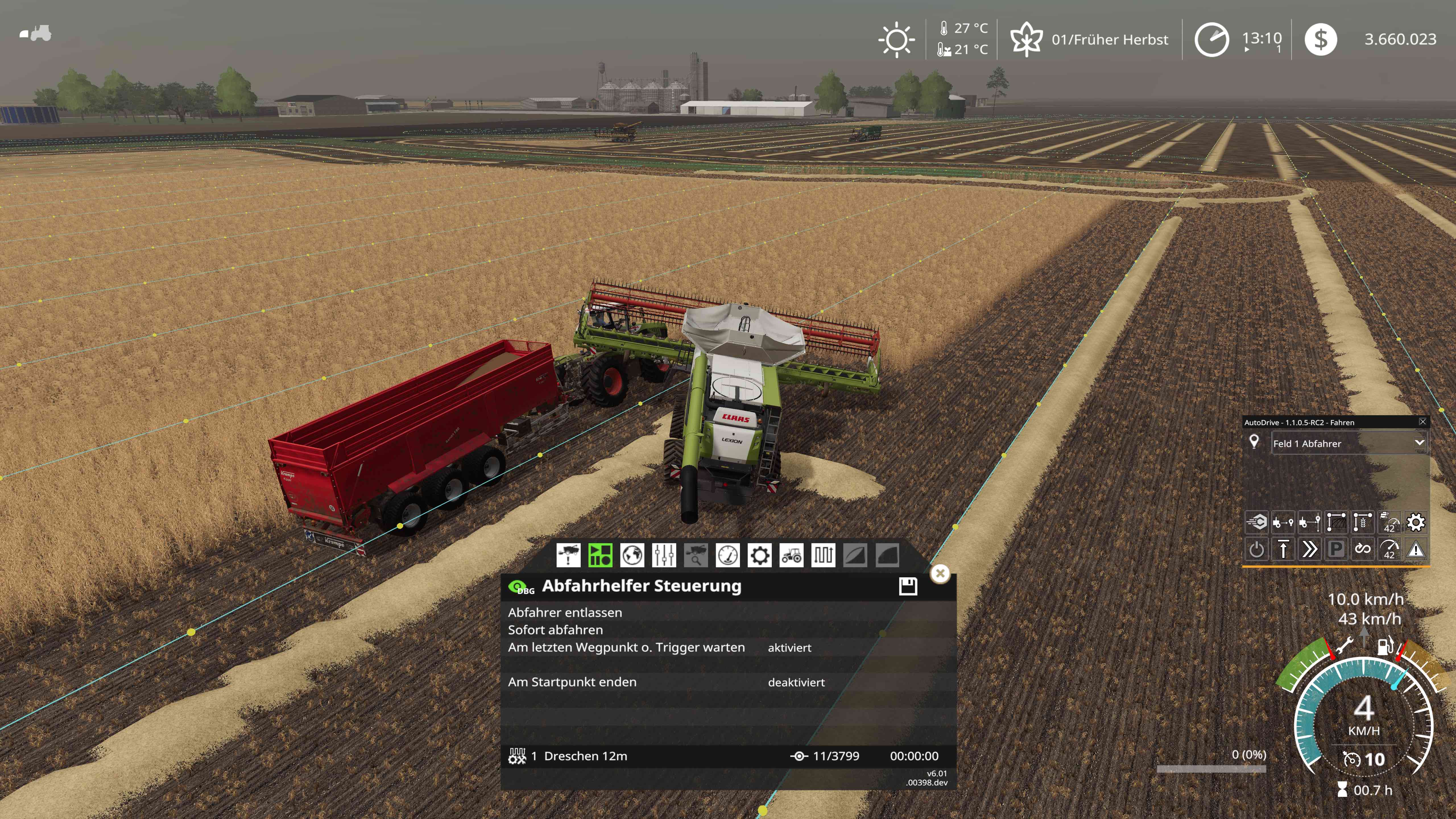Click the AutoDrive power button
Screen dimensions: 1456x819
click(x=1256, y=549)
